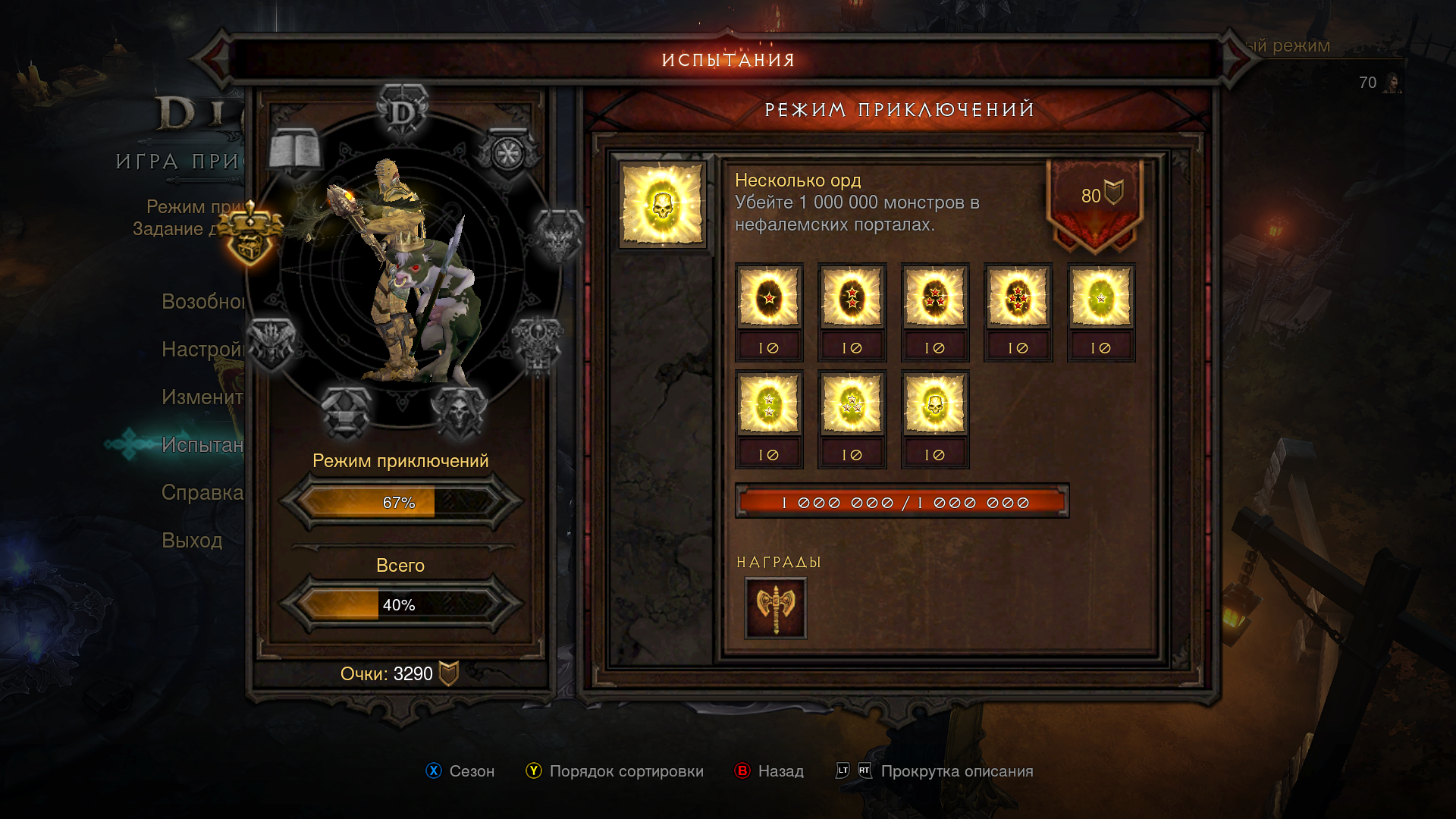Open the open book achievement category
1456x819 pixels.
(295, 150)
